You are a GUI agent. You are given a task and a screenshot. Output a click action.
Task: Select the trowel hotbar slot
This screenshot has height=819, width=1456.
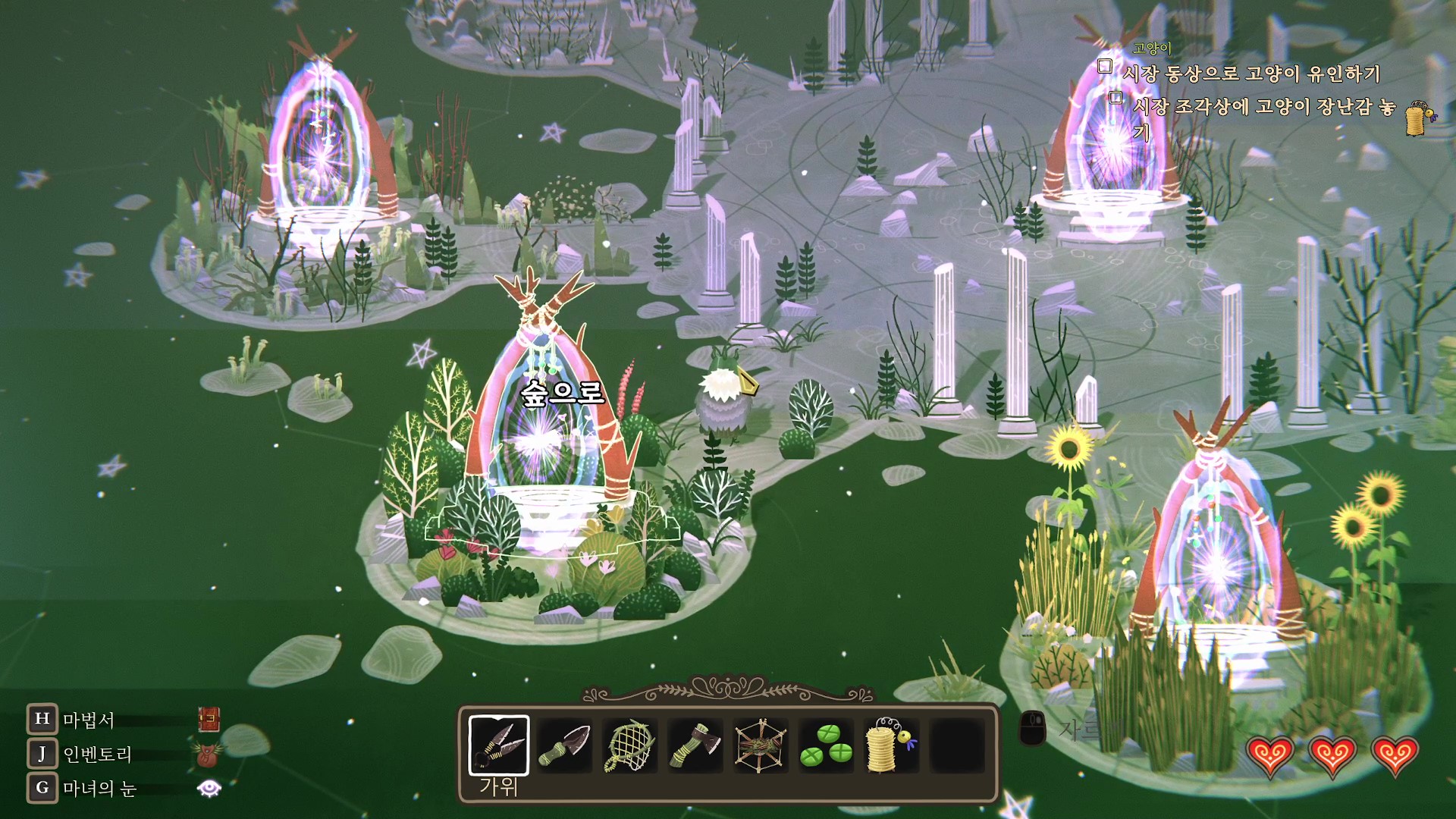pyautogui.click(x=564, y=745)
